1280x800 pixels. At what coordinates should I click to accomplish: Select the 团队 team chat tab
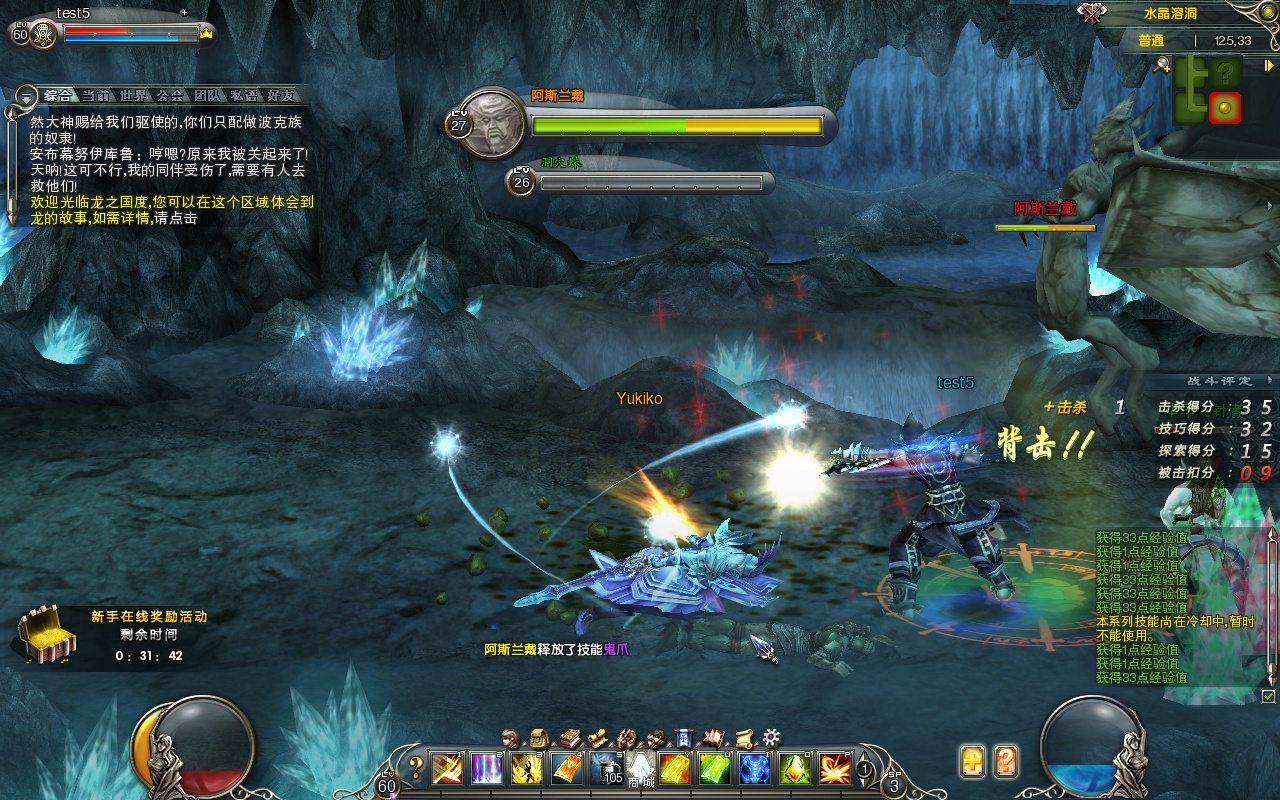(x=207, y=96)
